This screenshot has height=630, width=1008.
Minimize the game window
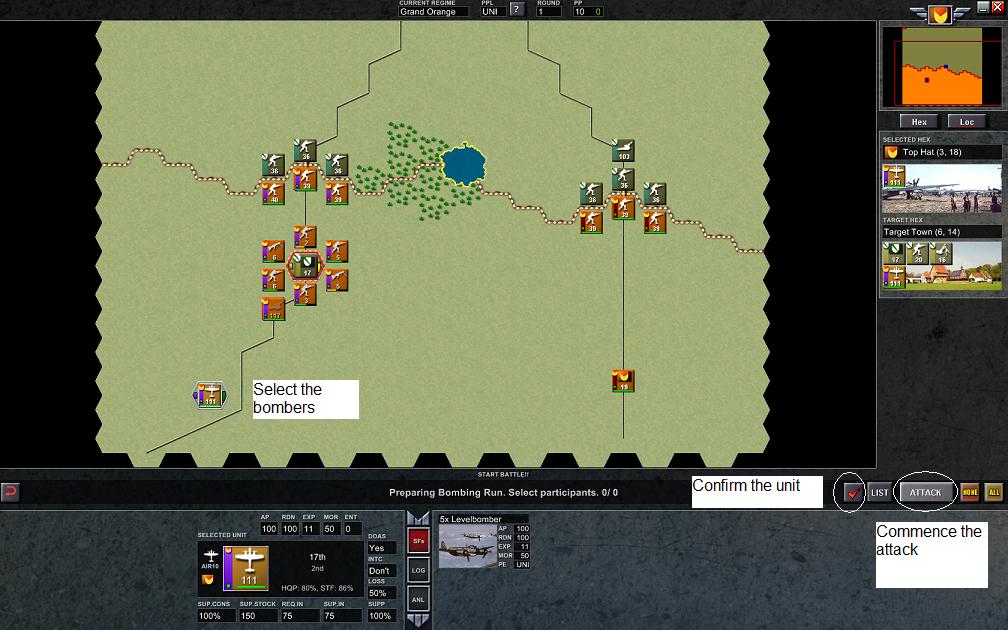point(983,6)
